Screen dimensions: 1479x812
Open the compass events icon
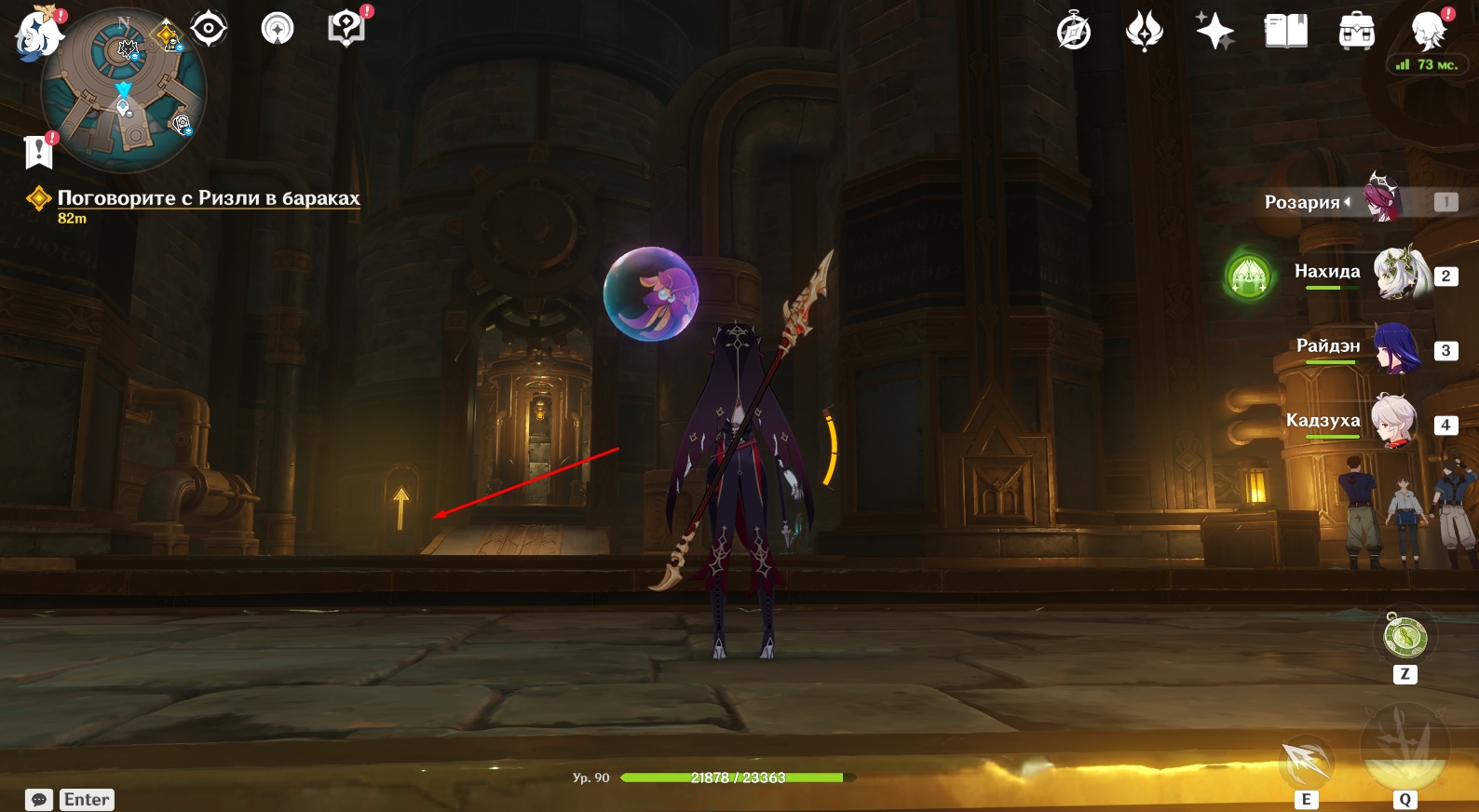coord(1074,32)
